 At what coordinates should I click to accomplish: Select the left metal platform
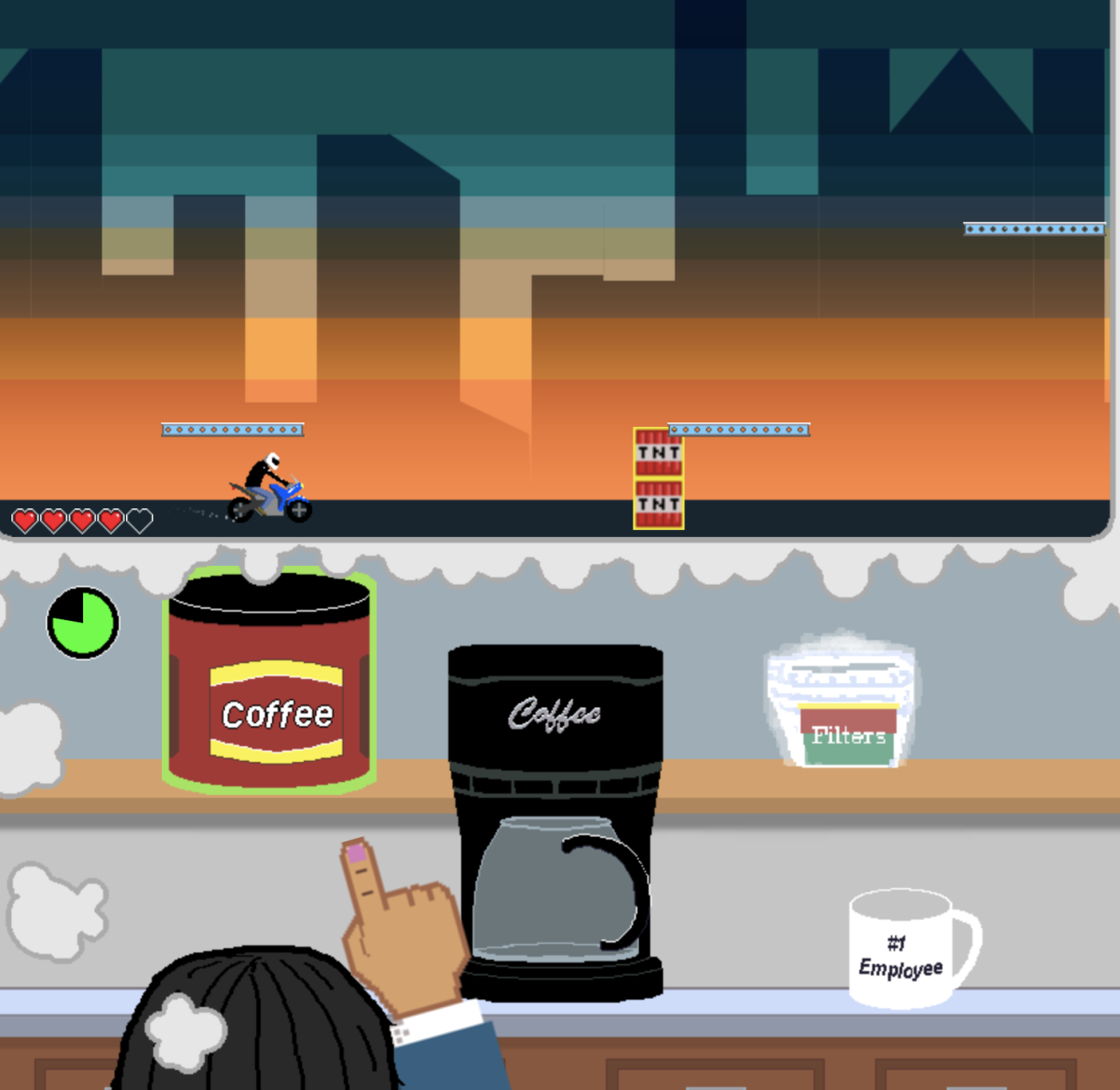point(232,429)
